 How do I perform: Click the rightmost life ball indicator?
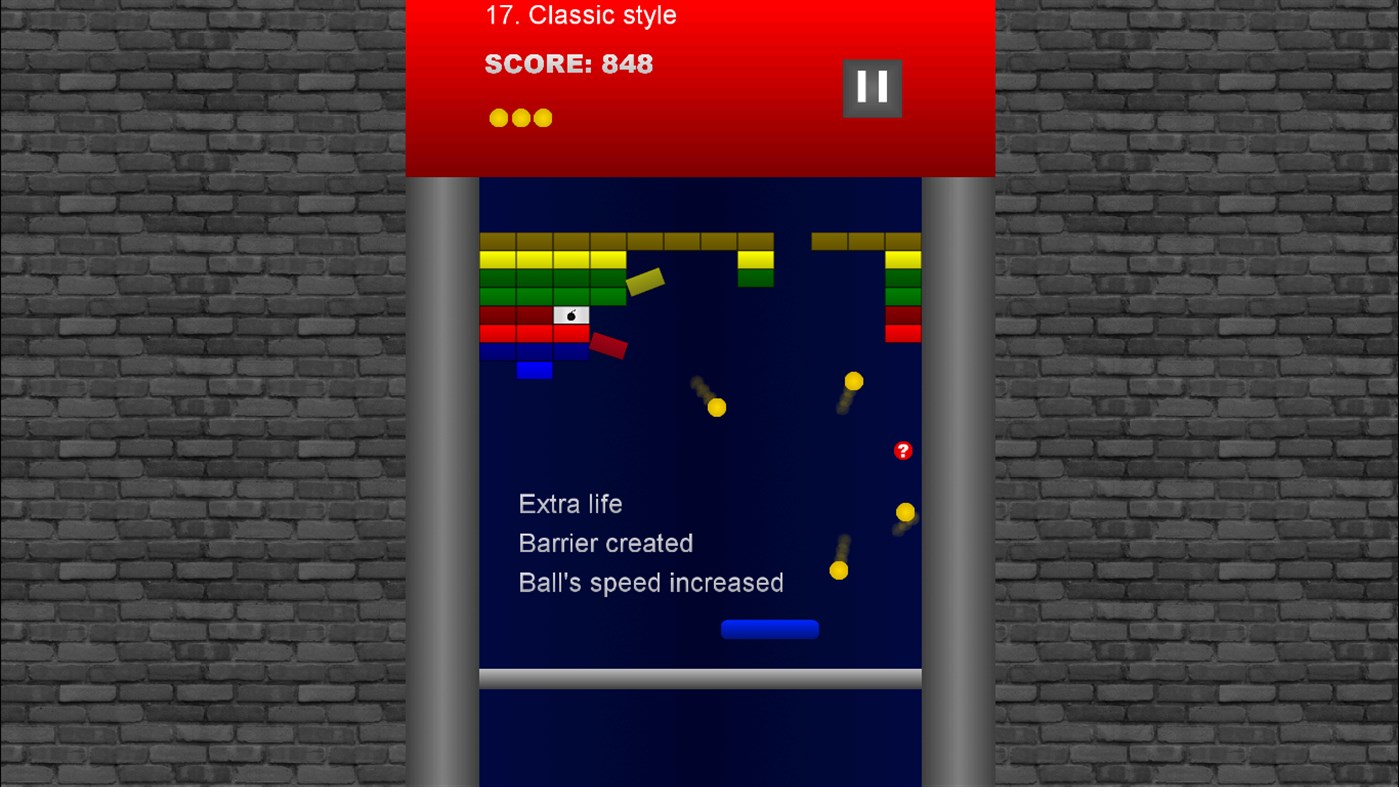pyautogui.click(x=541, y=117)
